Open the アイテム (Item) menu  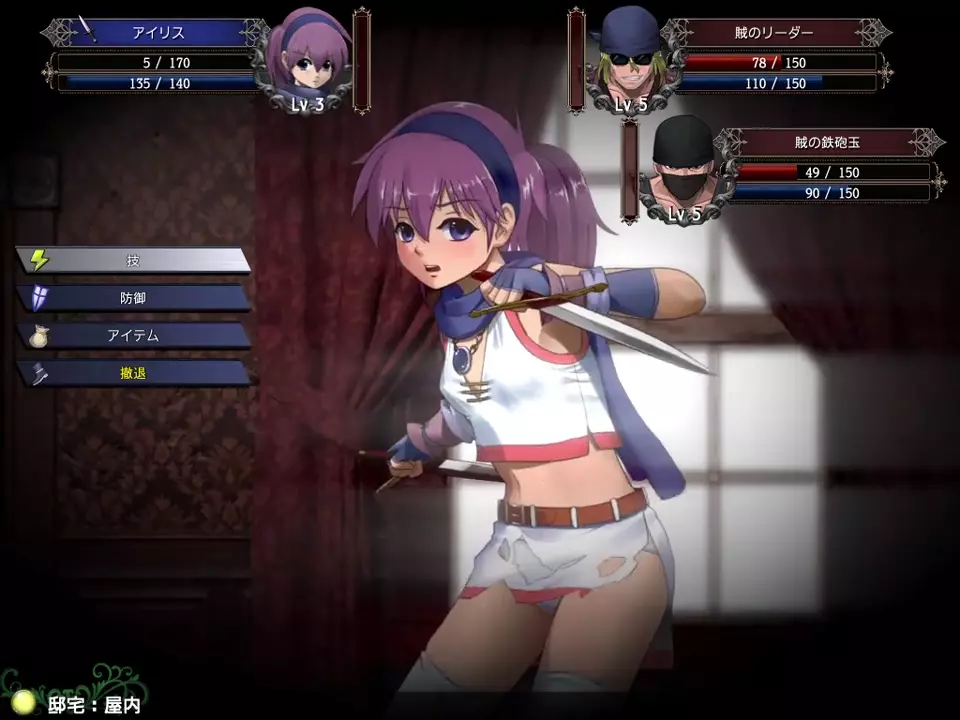click(133, 336)
